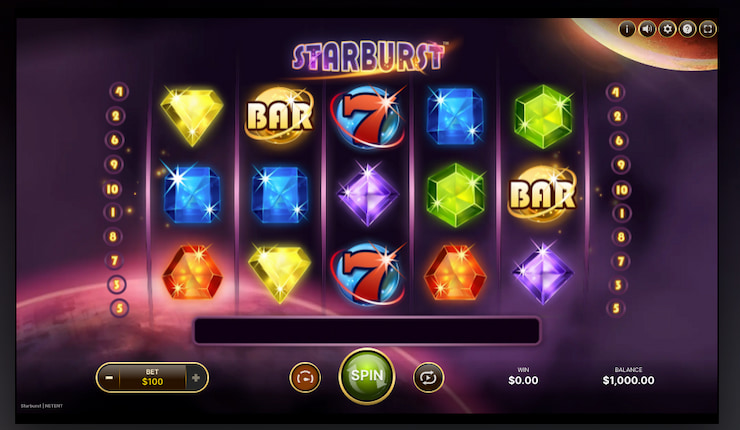Viewport: 740px width, 430px height.
Task: Open autoplay with the looping arrows button
Action: (x=428, y=377)
